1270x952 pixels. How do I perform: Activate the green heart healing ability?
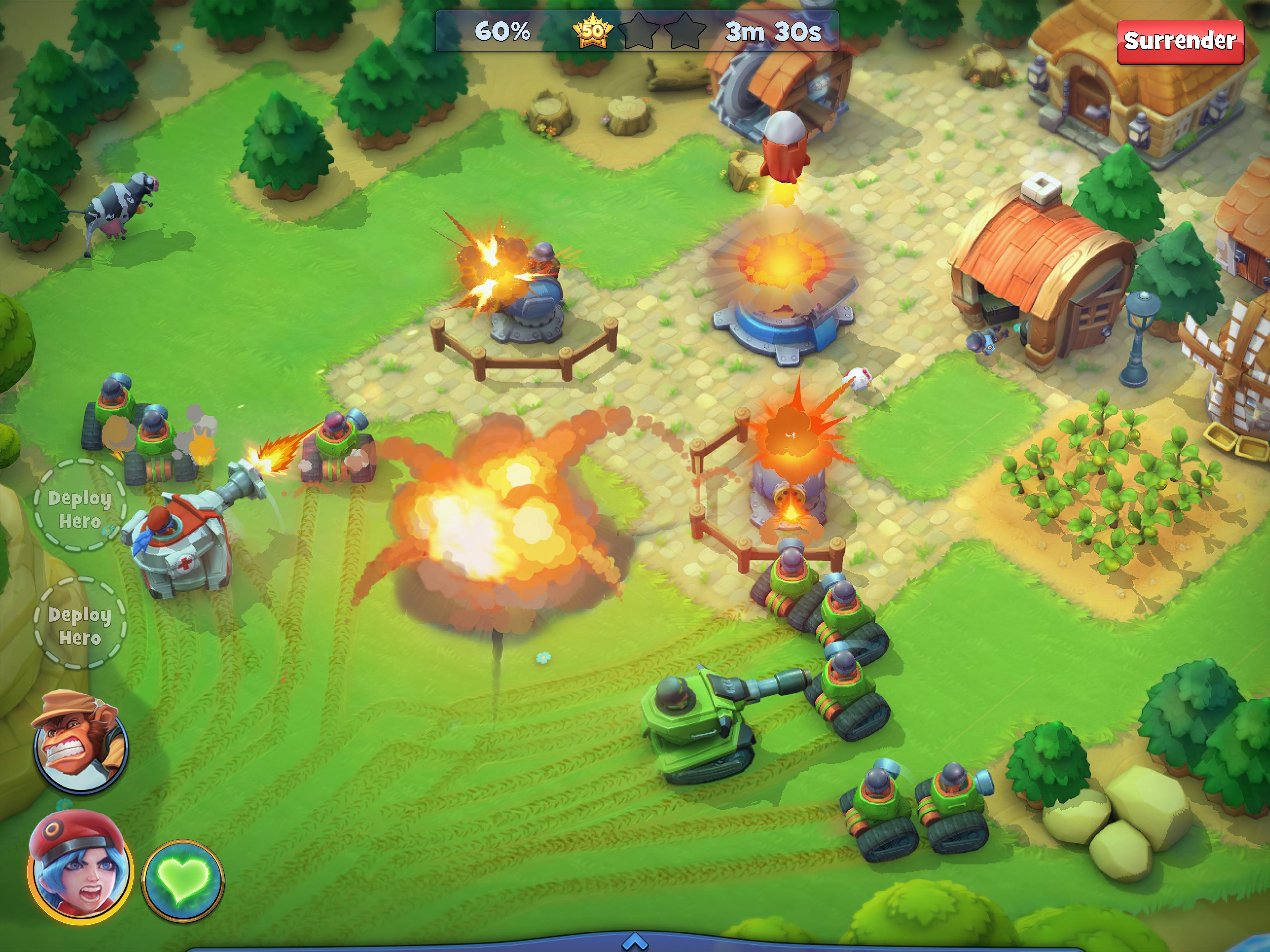pyautogui.click(x=183, y=876)
